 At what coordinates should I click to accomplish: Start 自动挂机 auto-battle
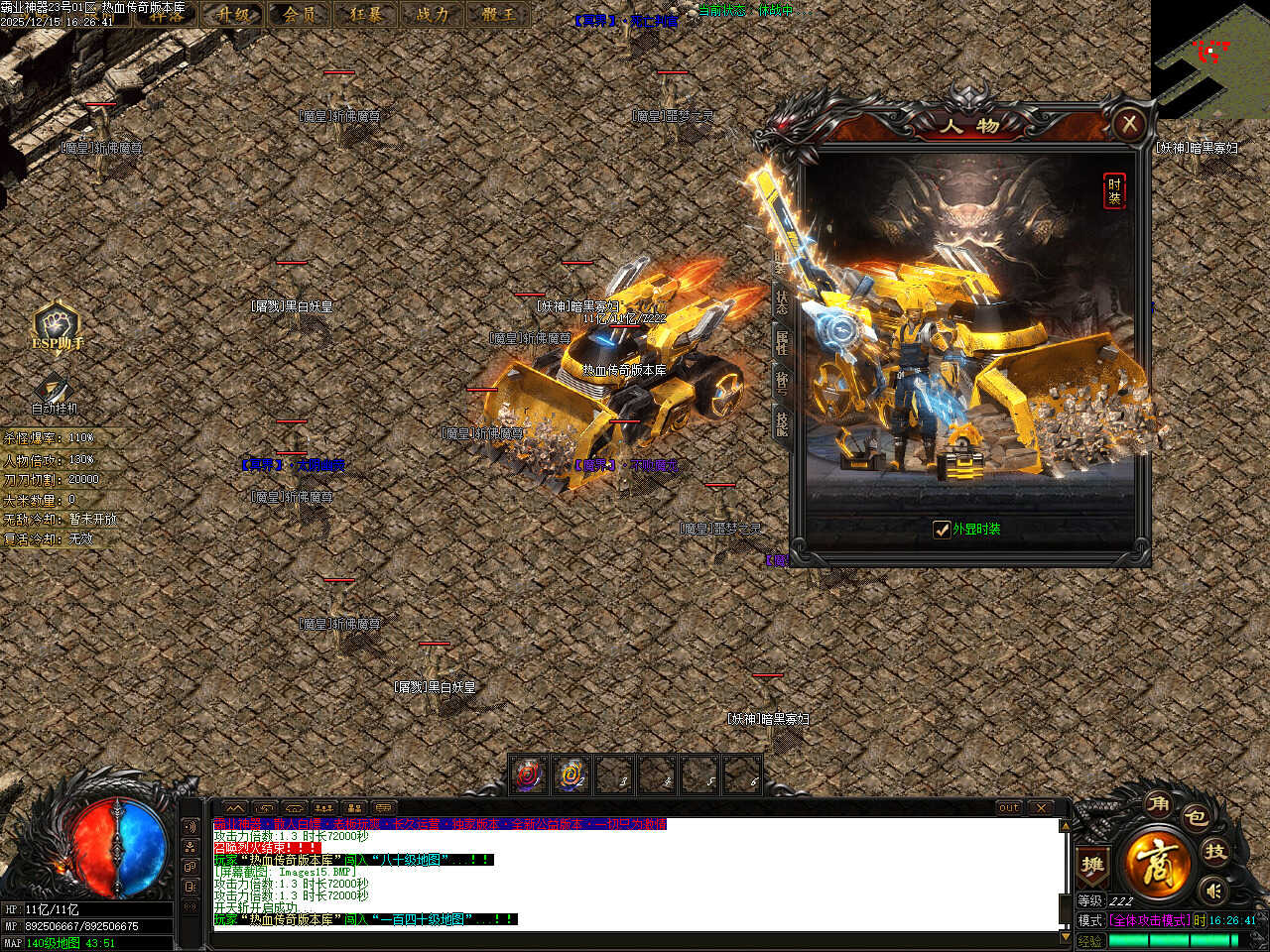click(54, 394)
